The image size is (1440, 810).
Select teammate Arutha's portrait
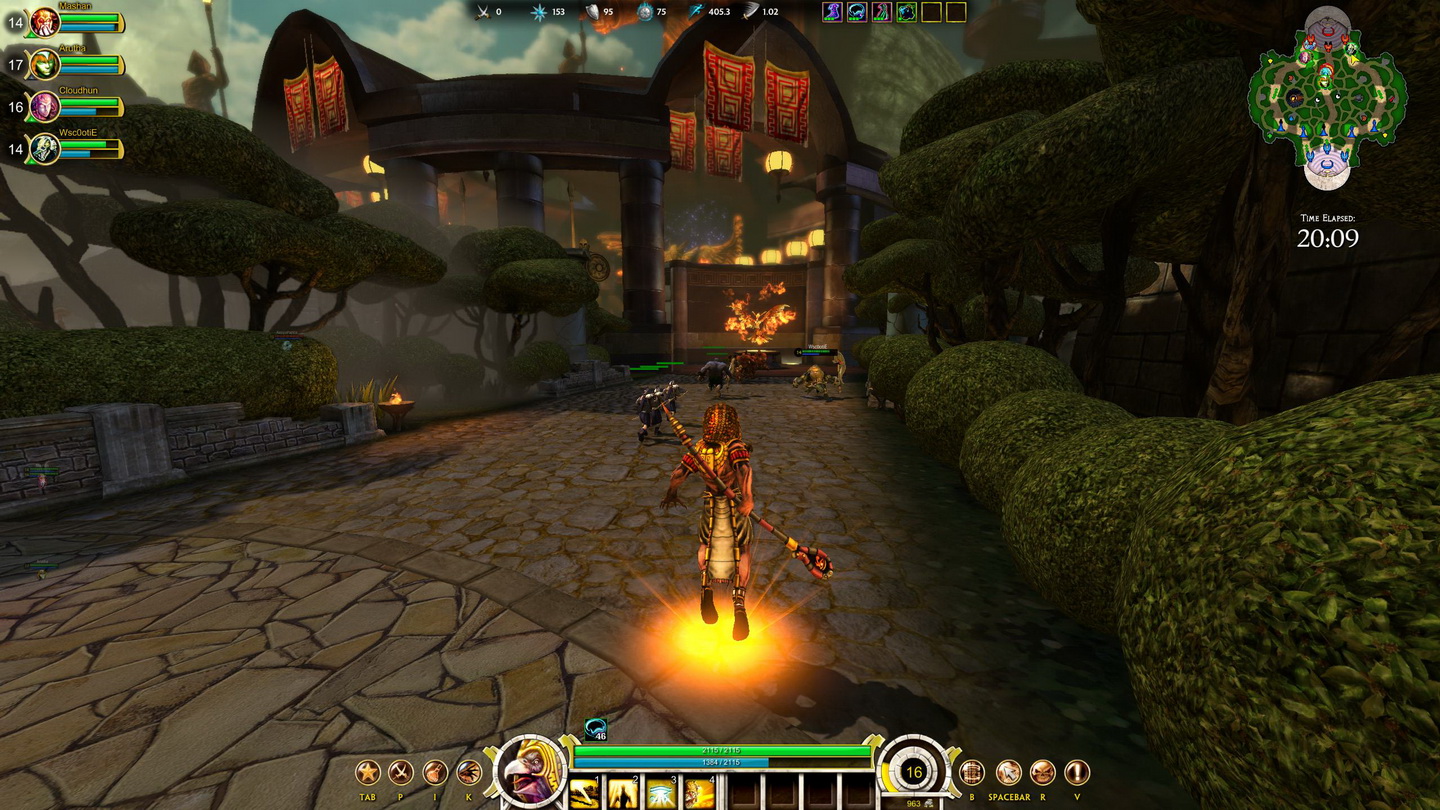coord(45,65)
